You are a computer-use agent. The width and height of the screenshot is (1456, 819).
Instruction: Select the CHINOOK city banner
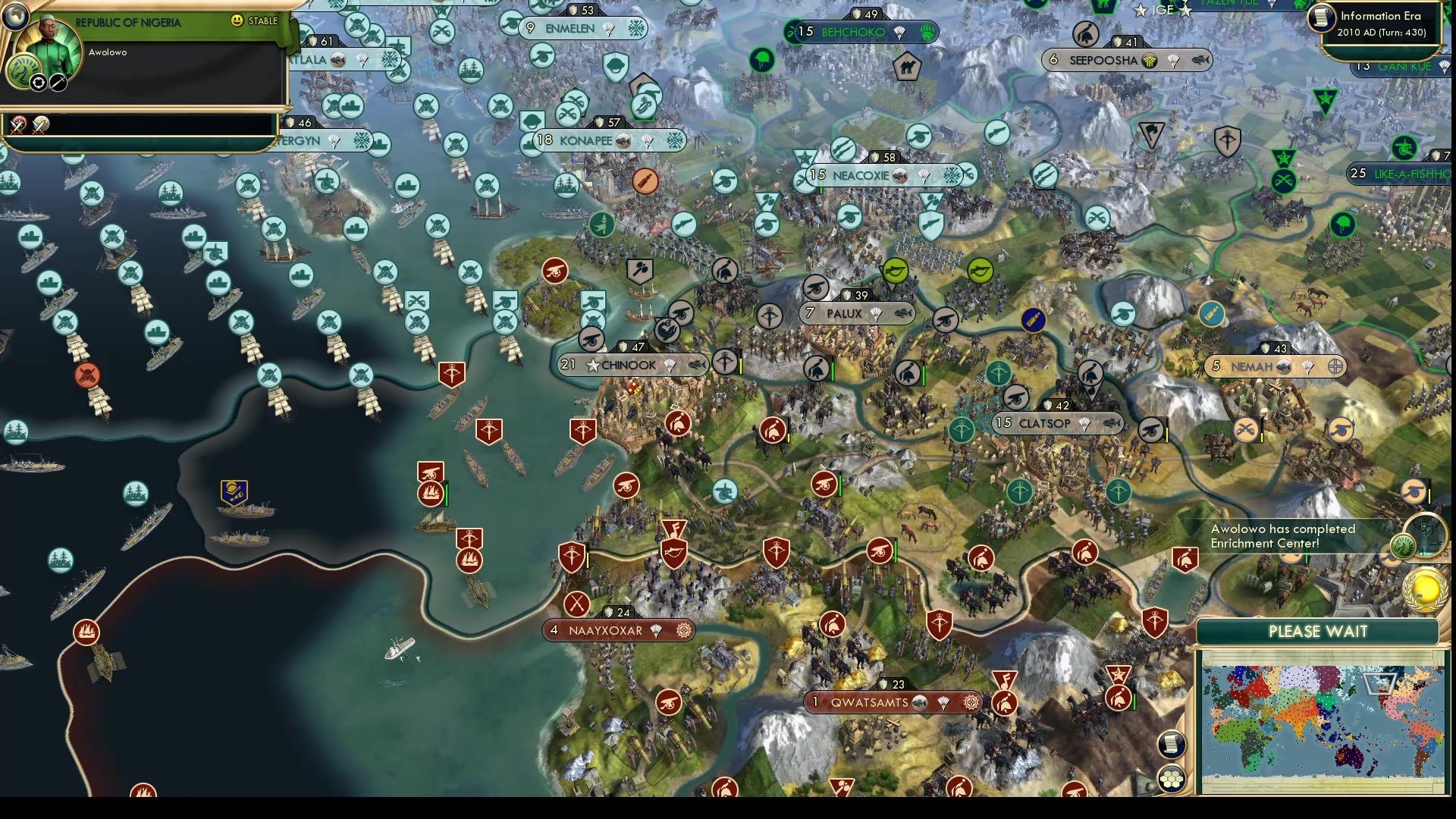[631, 365]
